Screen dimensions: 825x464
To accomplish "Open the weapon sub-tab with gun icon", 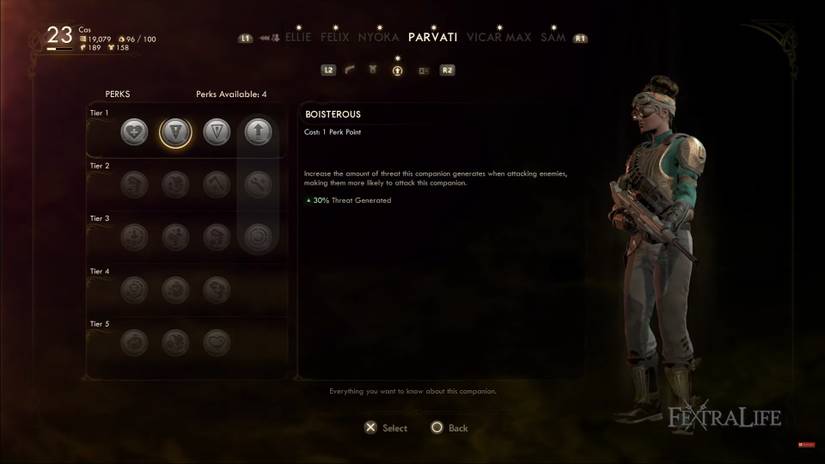I will click(350, 71).
